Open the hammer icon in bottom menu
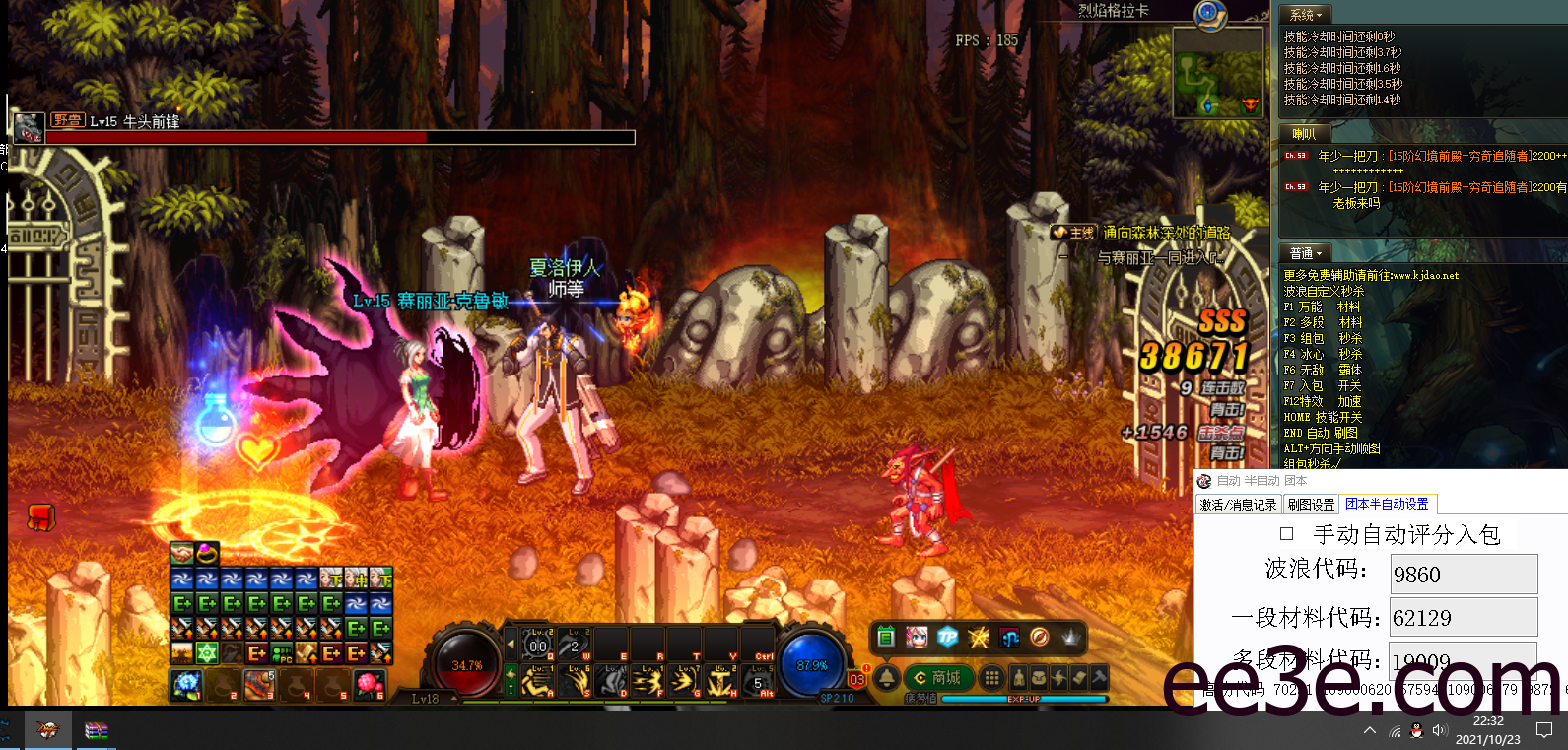The height and width of the screenshot is (750, 1568). [1099, 677]
